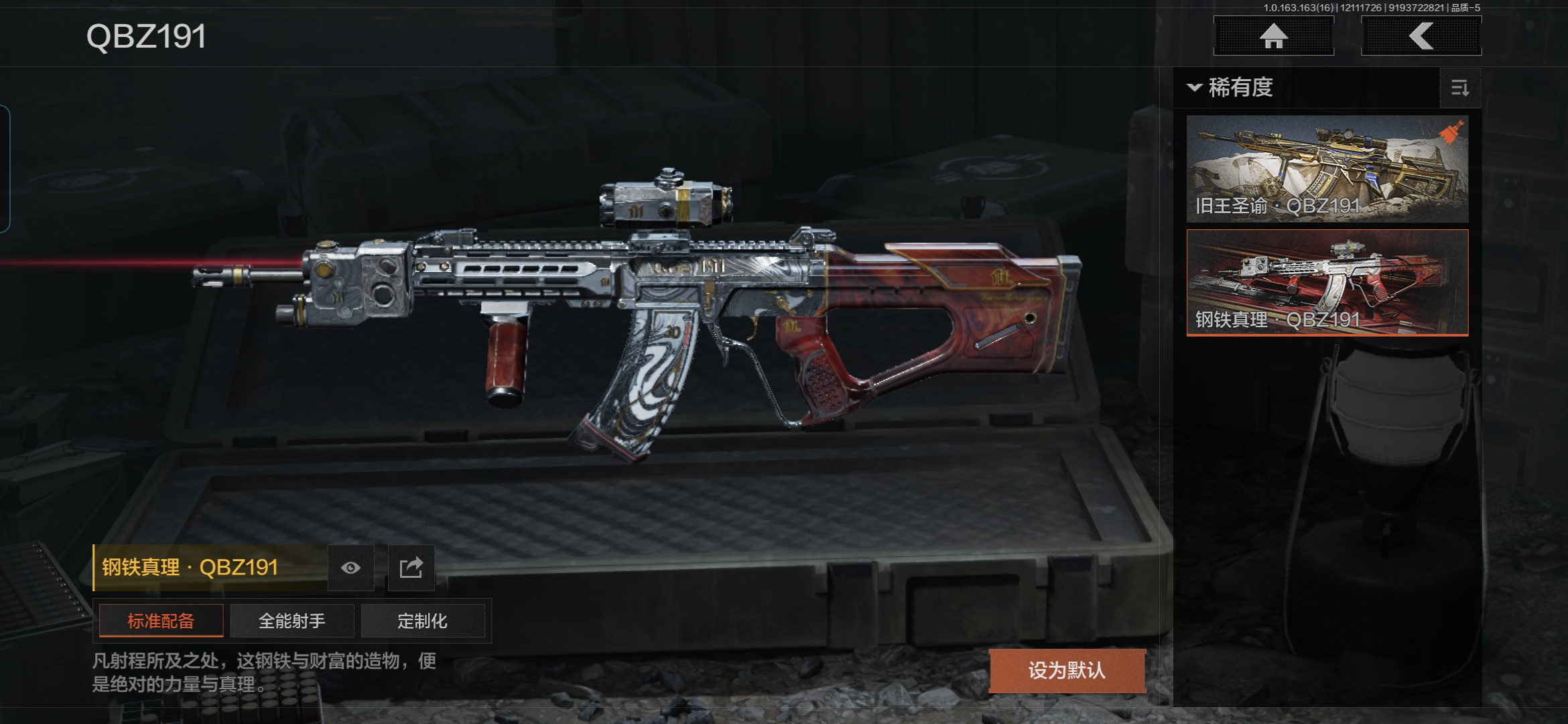Viewport: 1568px width, 724px height.
Task: Toggle the eye preview icon
Action: point(350,568)
